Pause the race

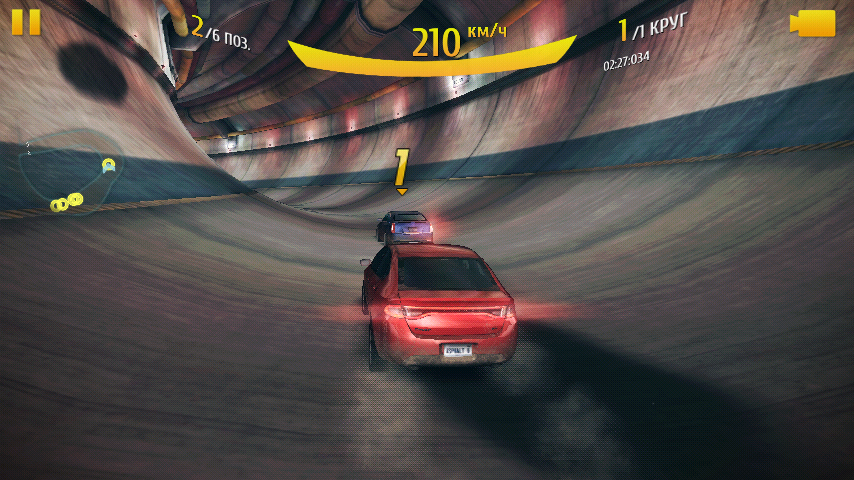tap(27, 23)
